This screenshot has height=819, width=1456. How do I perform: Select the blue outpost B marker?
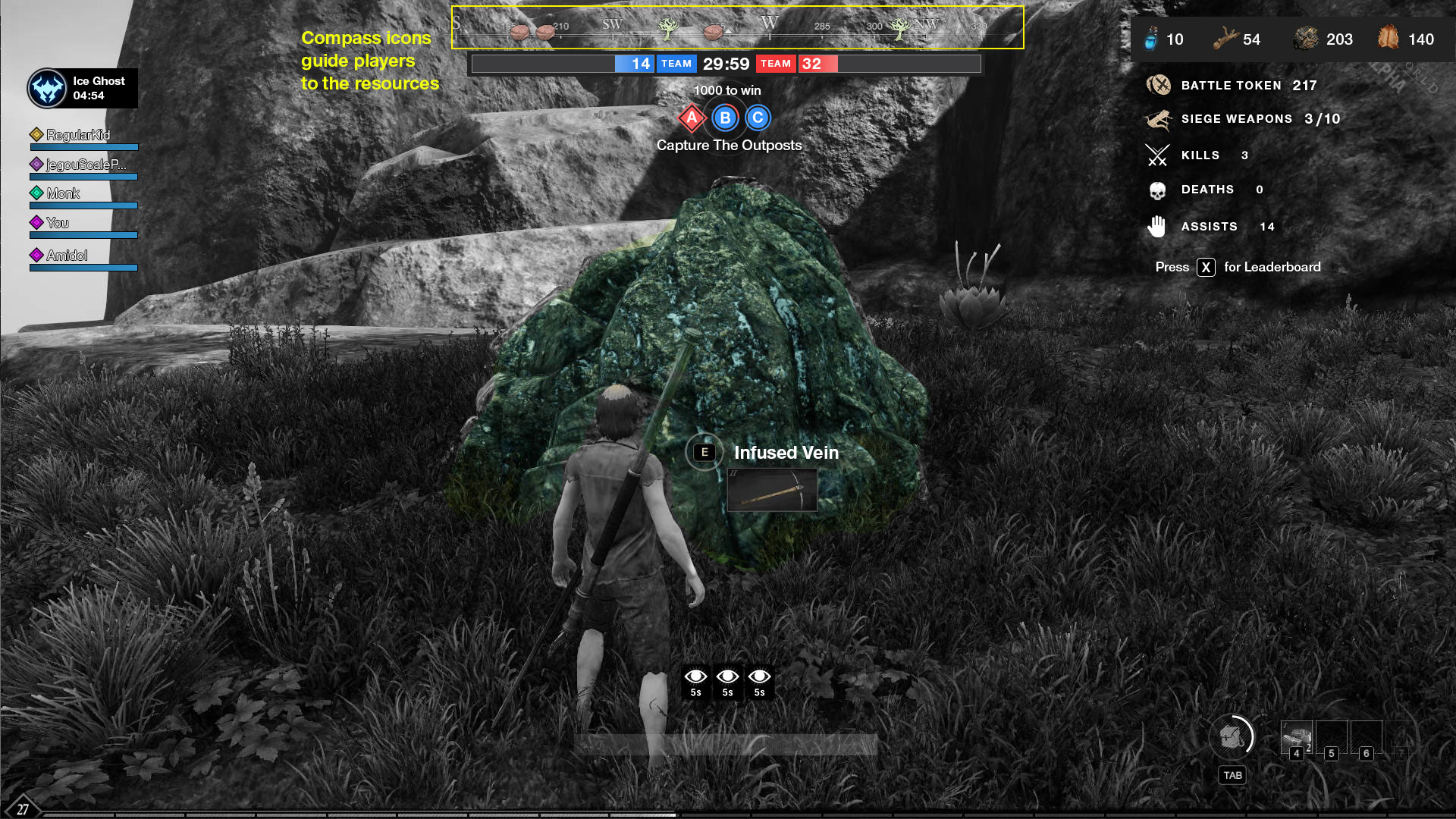click(x=725, y=118)
